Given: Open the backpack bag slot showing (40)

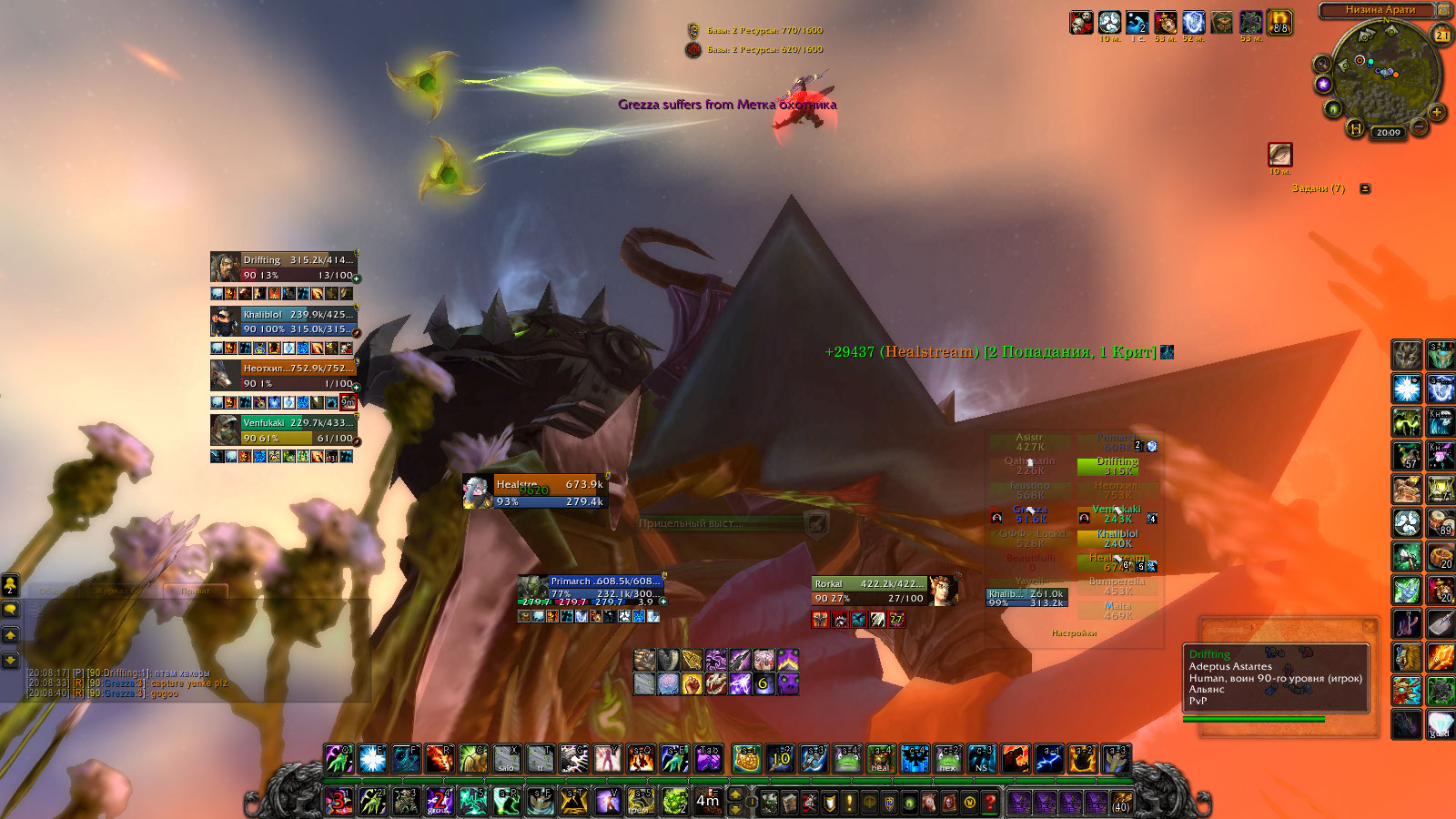Looking at the screenshot, I should point(1121,802).
